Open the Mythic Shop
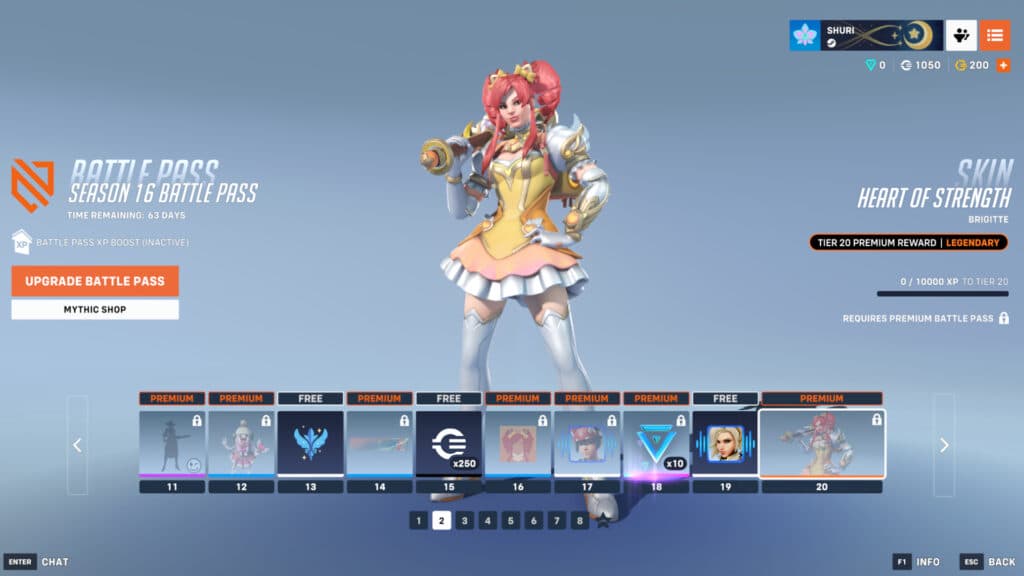 95,310
